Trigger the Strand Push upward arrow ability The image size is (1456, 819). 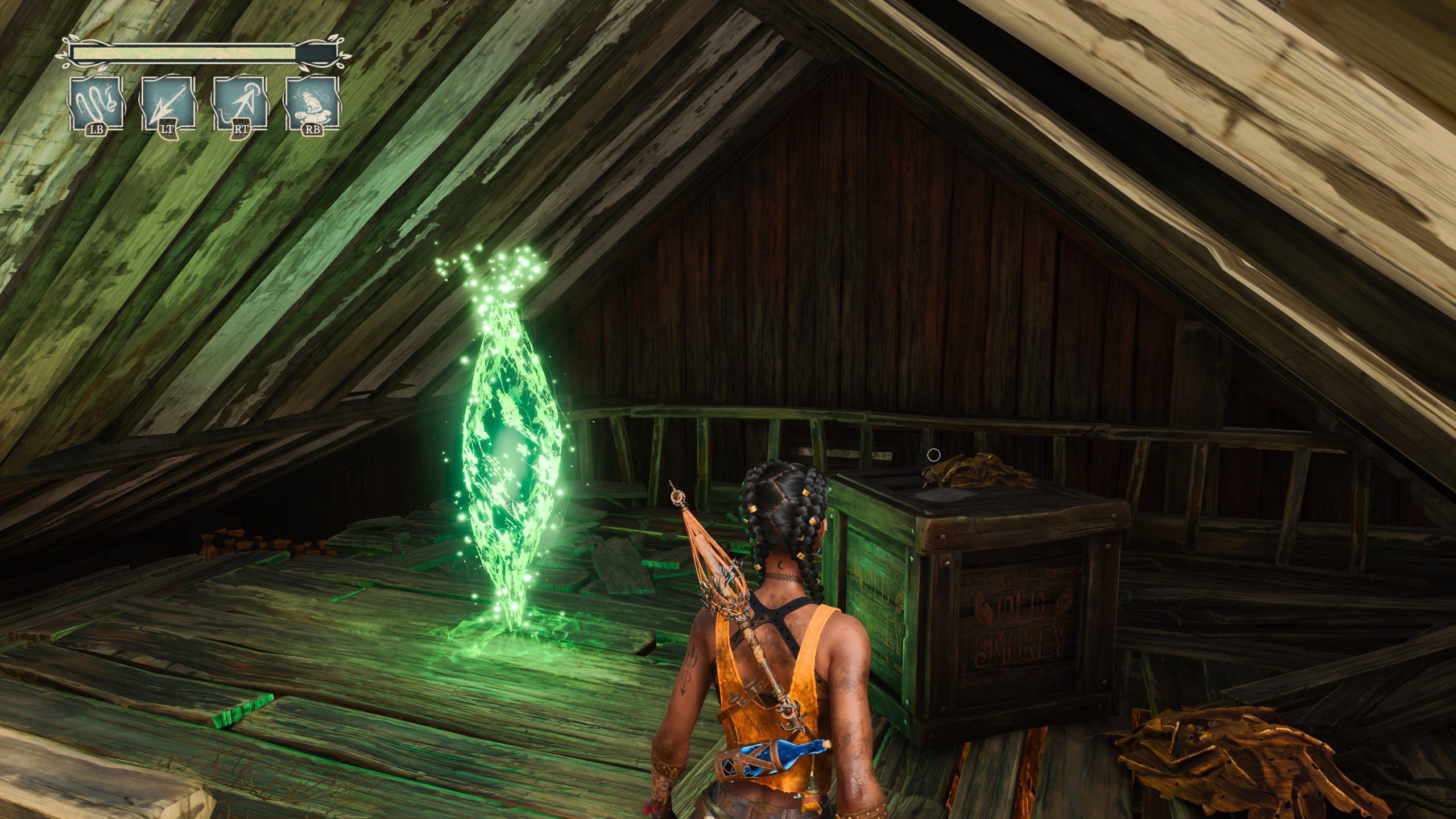[241, 104]
